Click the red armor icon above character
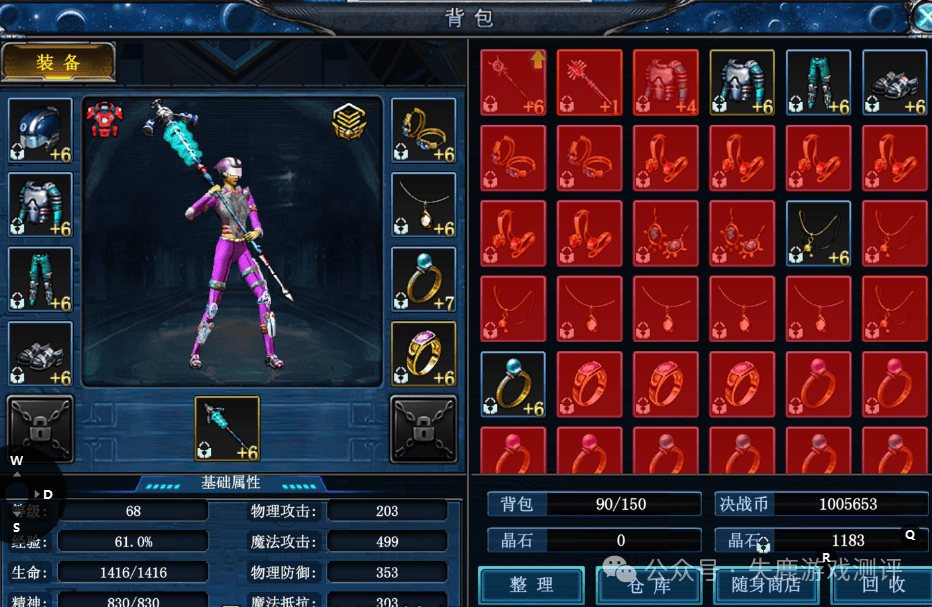The height and width of the screenshot is (607, 932). [104, 119]
